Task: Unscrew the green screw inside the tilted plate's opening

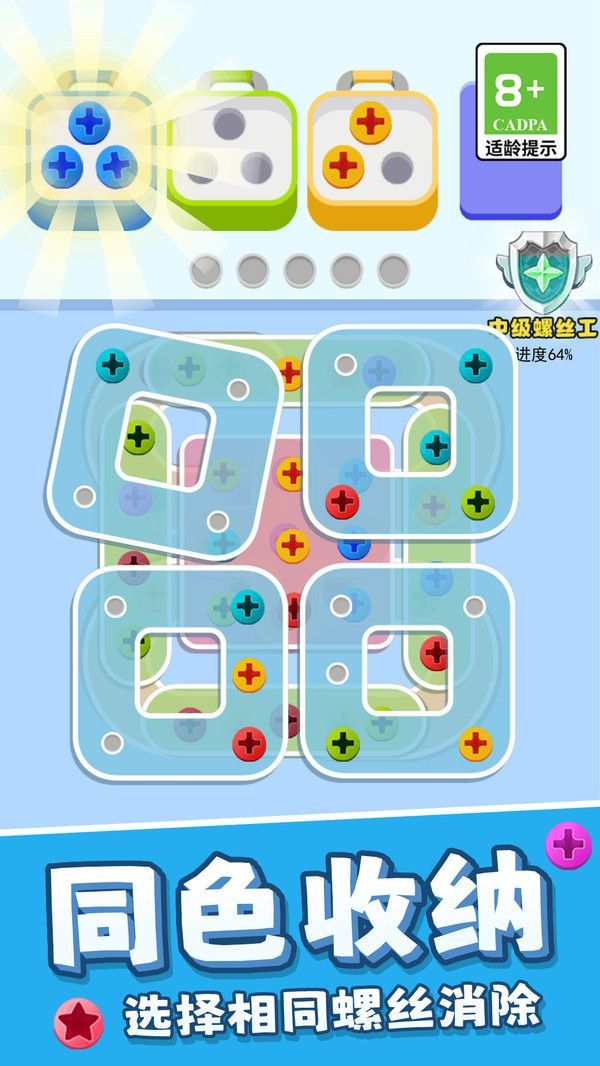Action: tap(139, 436)
